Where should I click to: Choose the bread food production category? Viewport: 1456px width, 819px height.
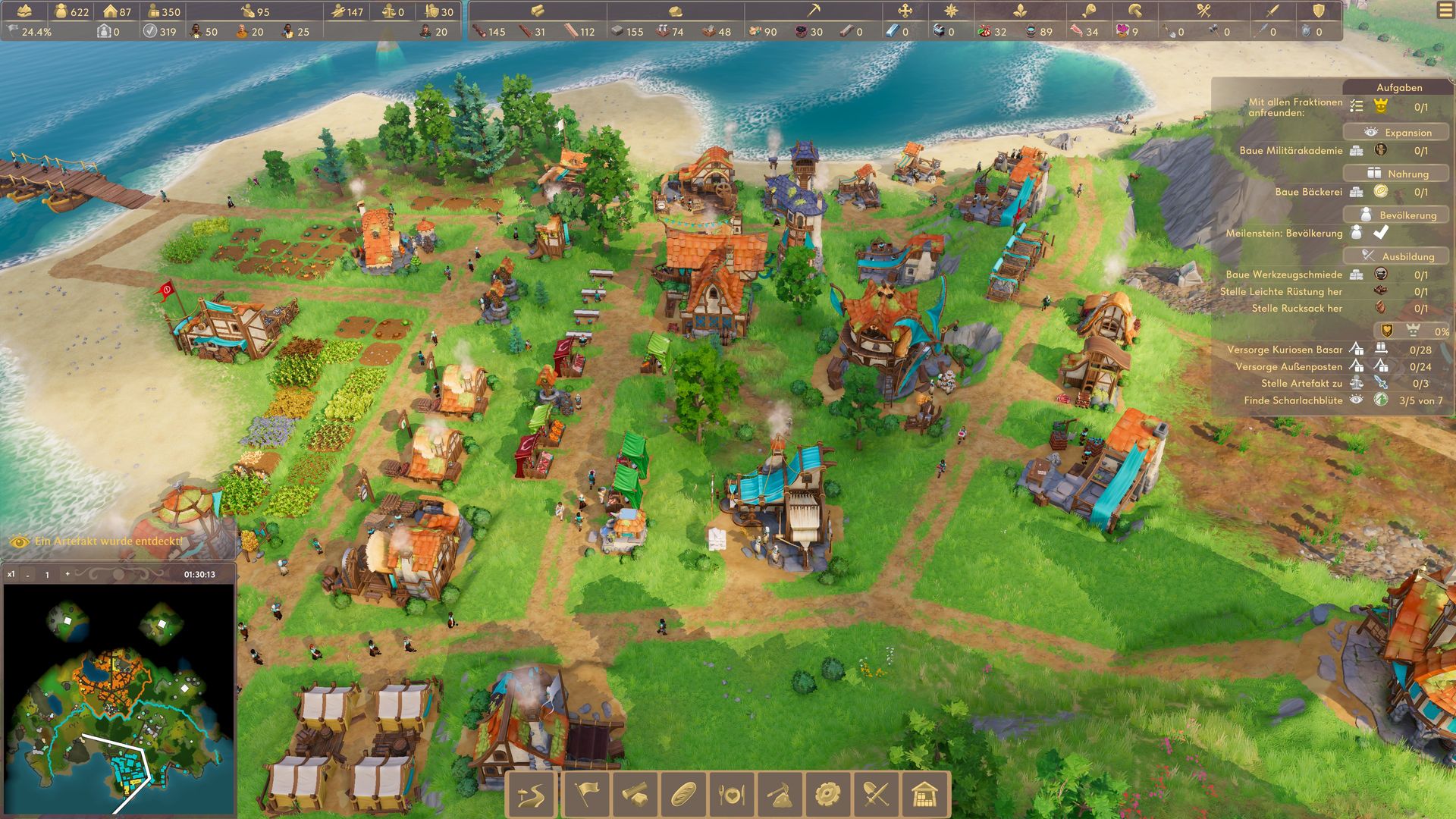point(683,795)
